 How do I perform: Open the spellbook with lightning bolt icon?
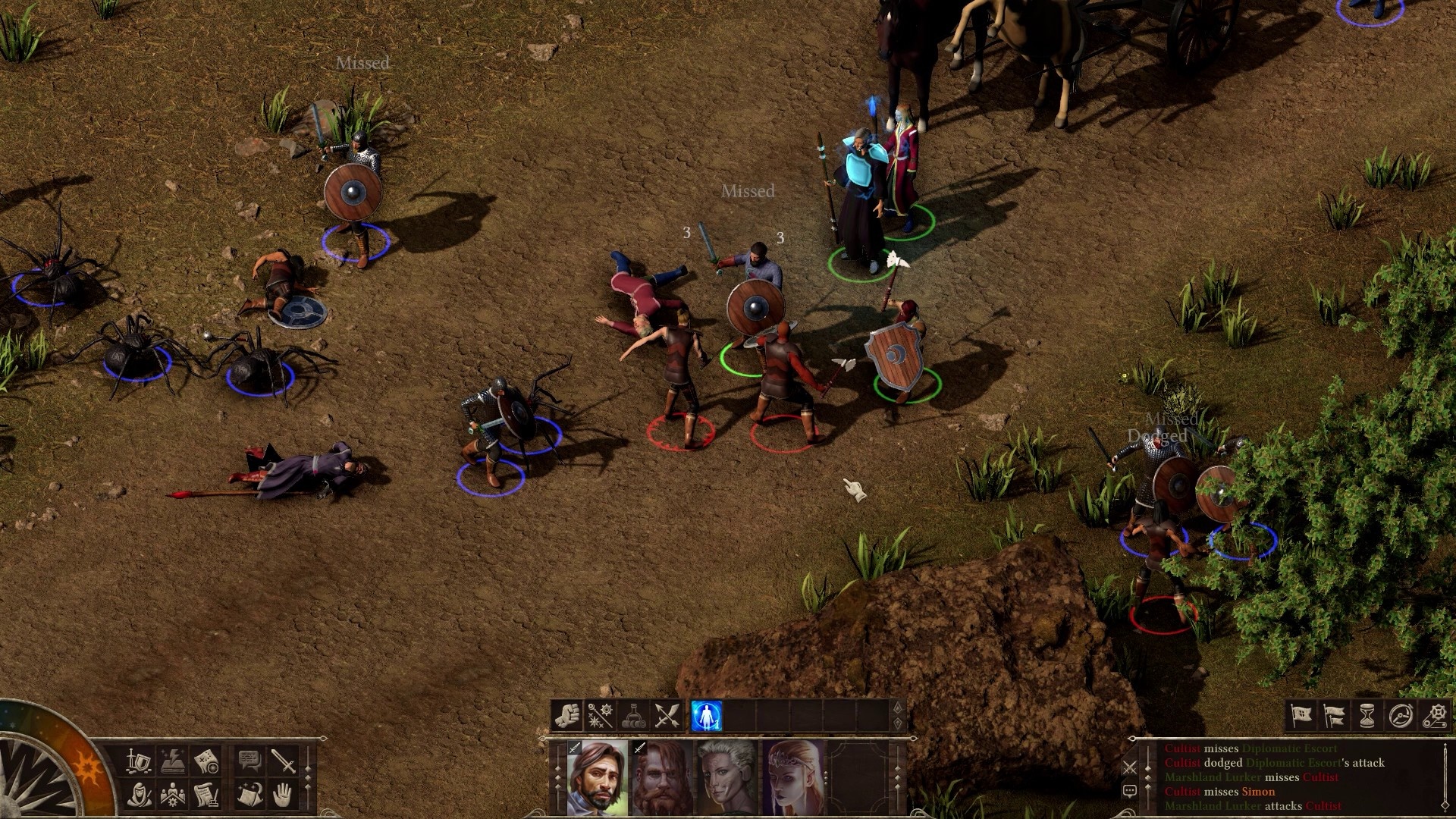173,761
